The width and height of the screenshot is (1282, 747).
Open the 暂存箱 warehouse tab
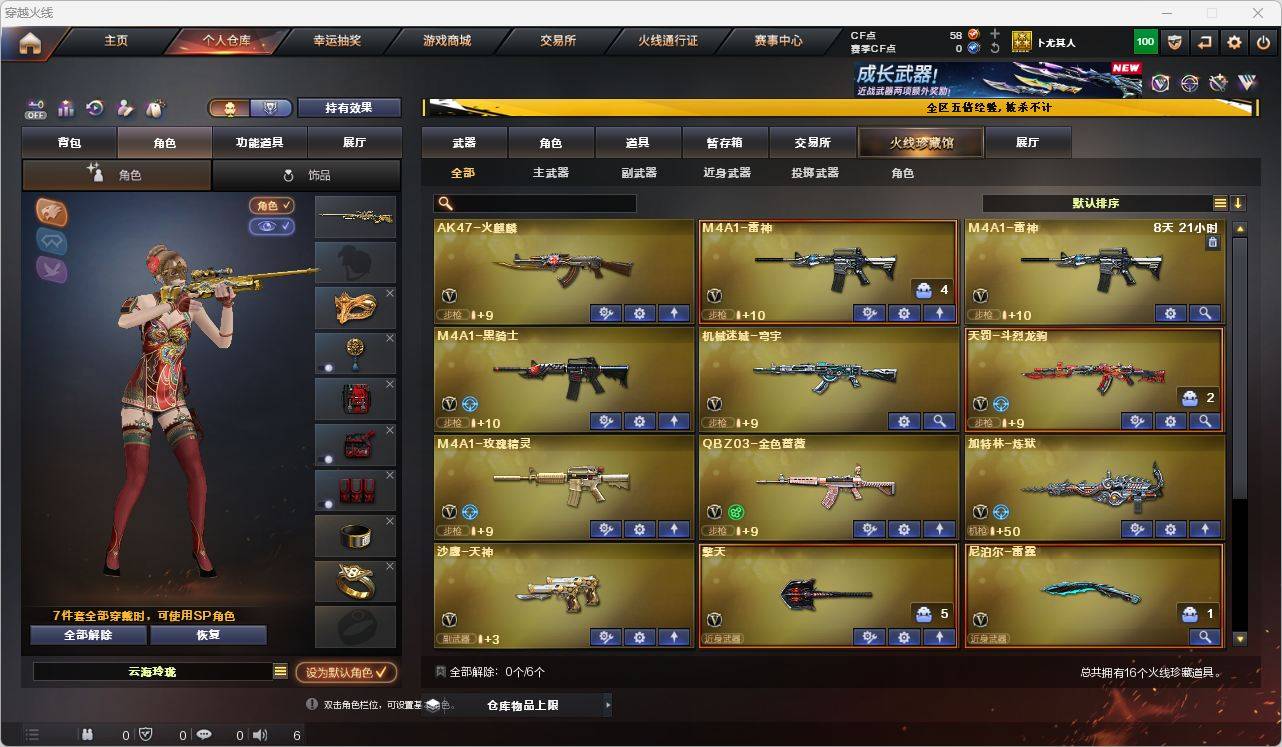pos(726,142)
